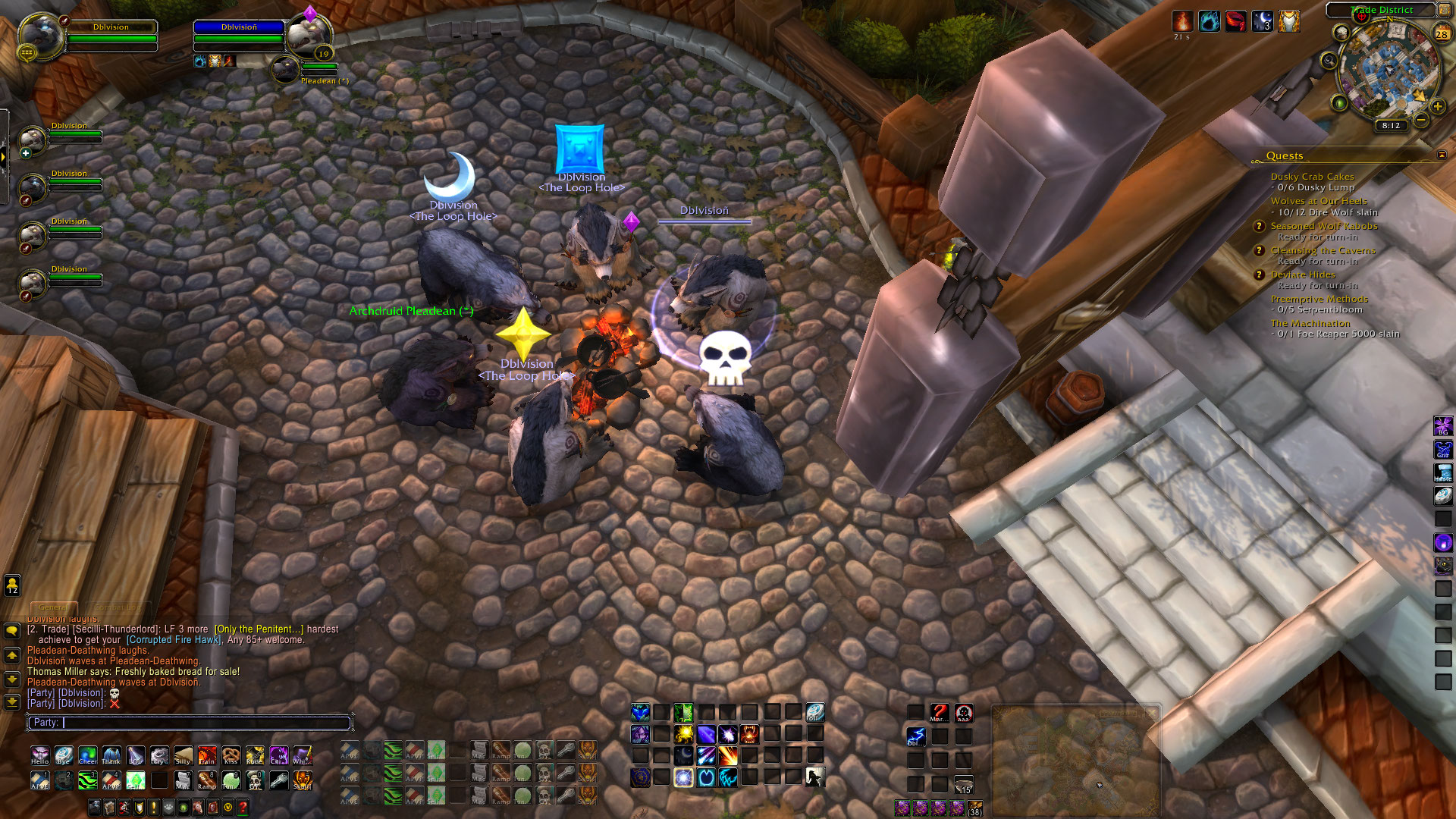The image size is (1456, 819).
Task: Activate the horse rider mount ability
Action: [x=814, y=777]
